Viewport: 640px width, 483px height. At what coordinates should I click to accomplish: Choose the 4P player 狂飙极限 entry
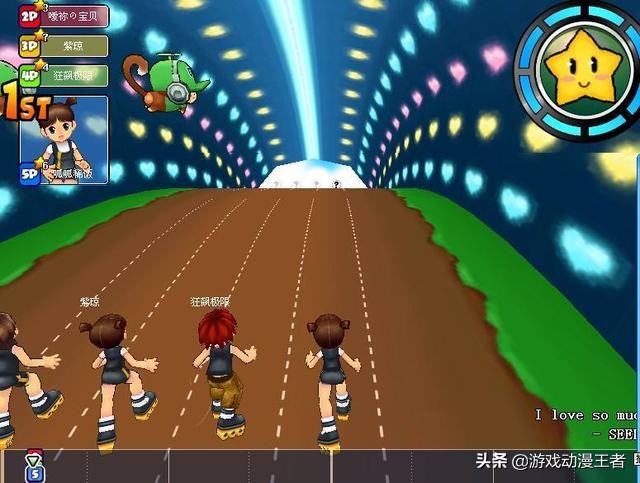[63, 75]
